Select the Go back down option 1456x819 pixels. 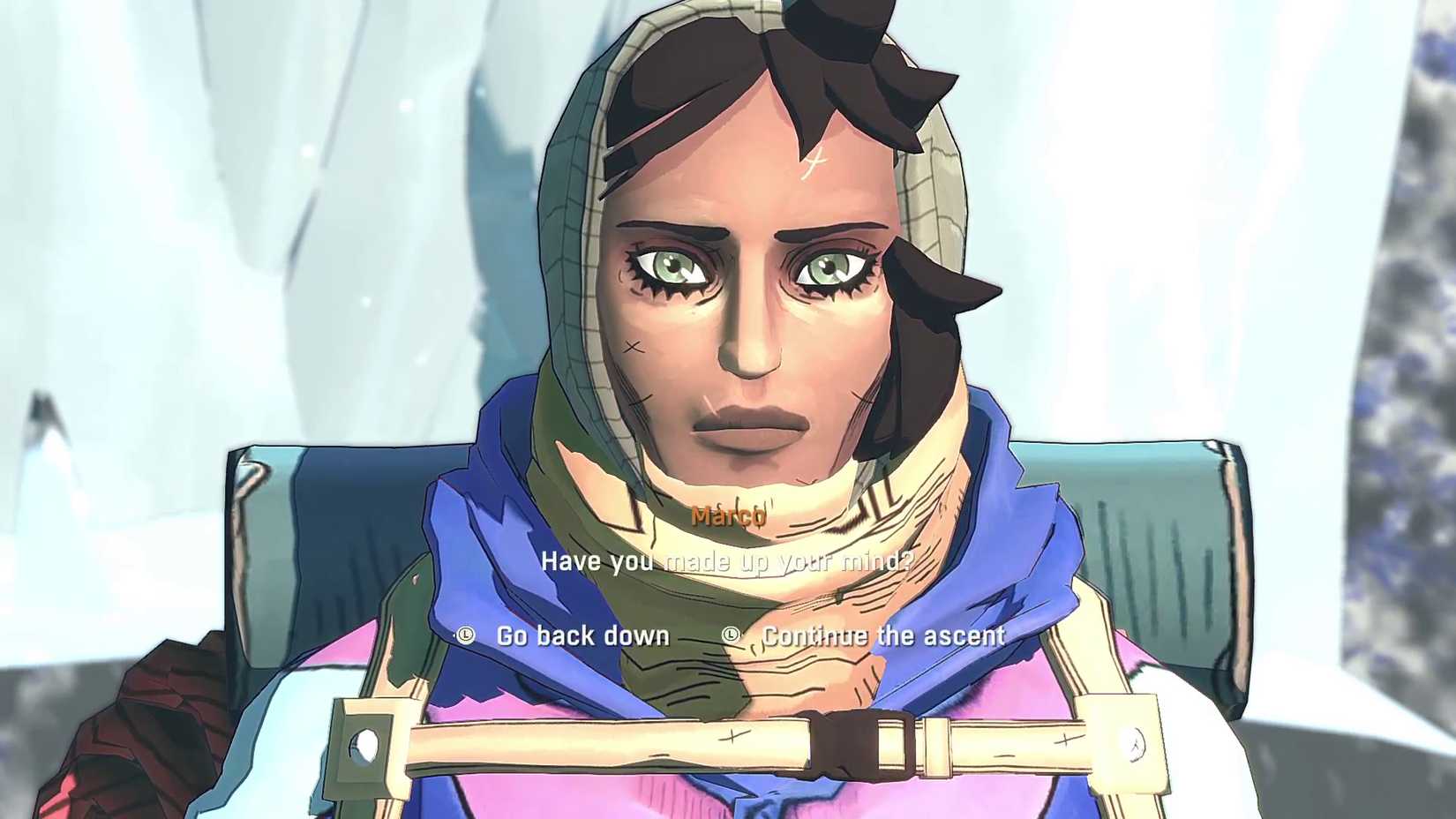[x=582, y=635]
